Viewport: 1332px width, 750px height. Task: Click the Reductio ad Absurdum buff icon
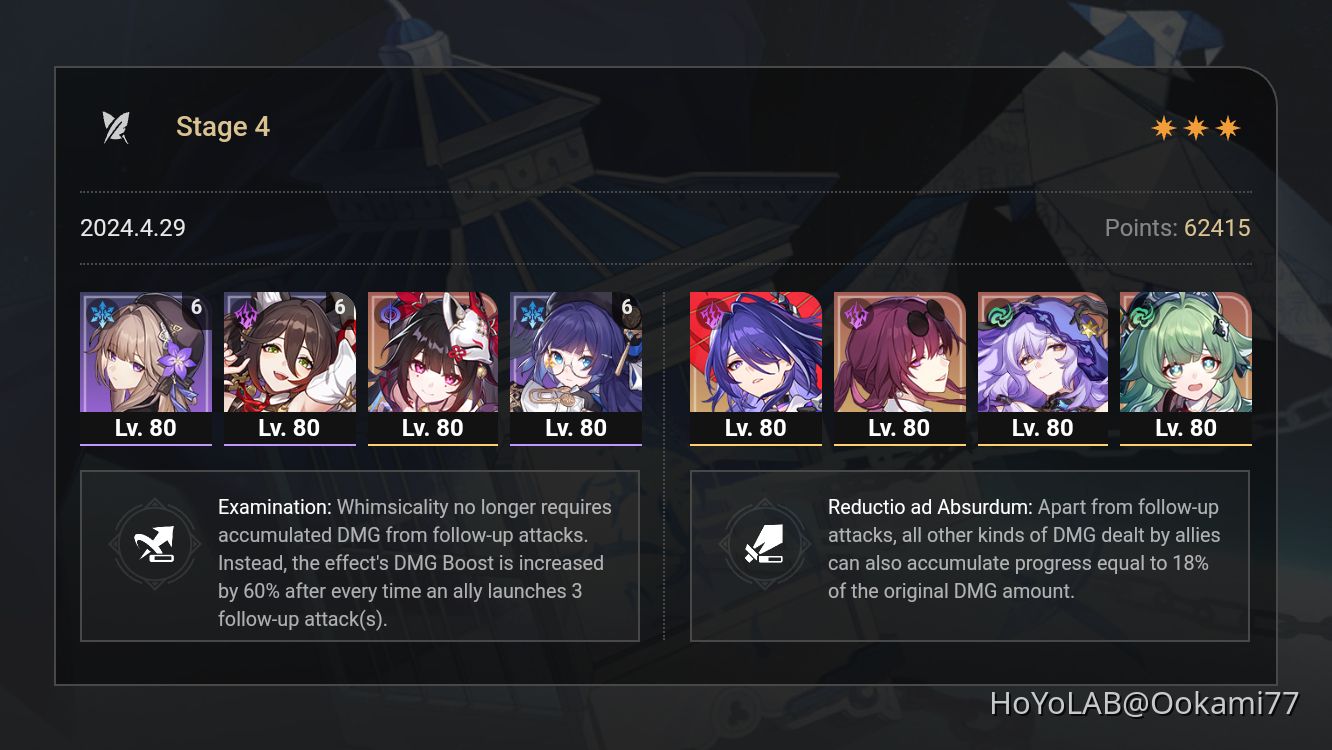[x=766, y=545]
